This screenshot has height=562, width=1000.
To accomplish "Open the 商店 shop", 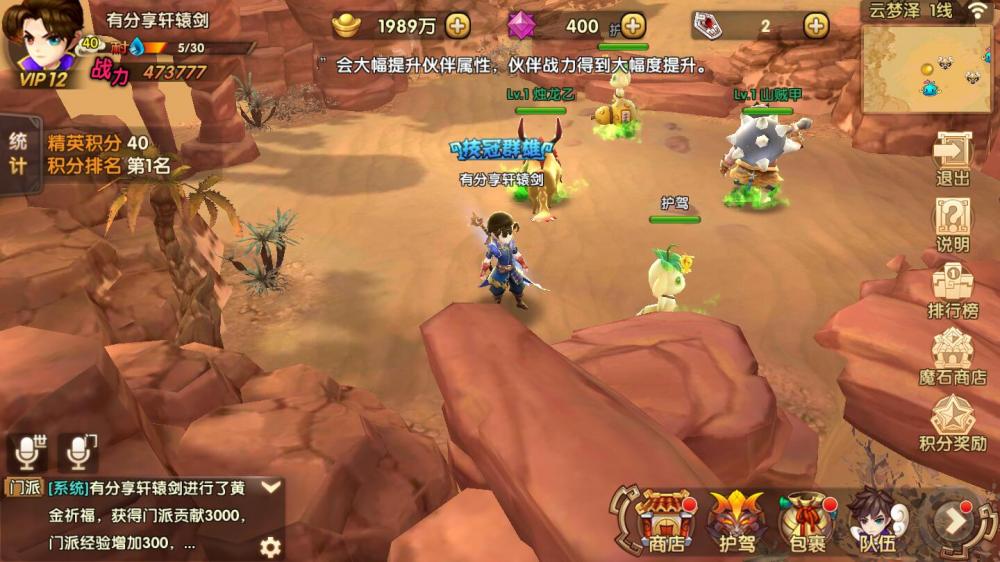I will coord(665,522).
